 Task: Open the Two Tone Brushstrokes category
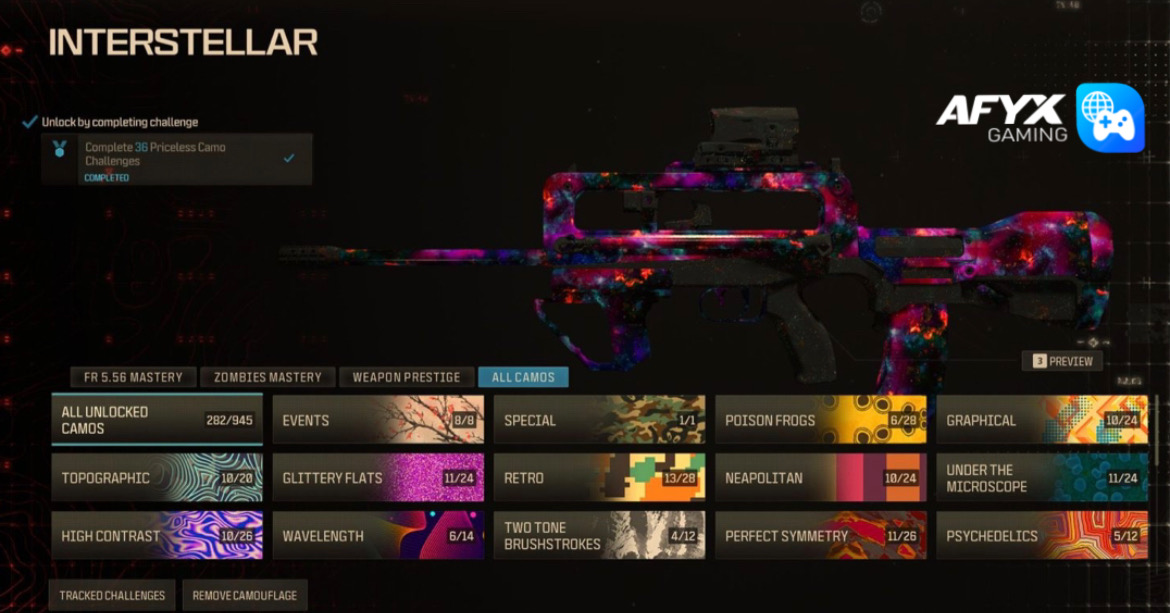(x=599, y=536)
